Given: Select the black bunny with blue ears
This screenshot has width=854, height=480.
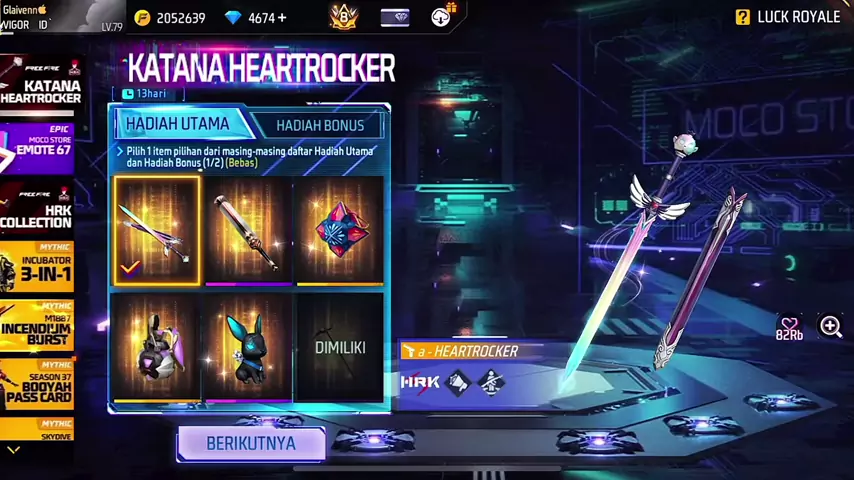Looking at the screenshot, I should pyautogui.click(x=247, y=347).
